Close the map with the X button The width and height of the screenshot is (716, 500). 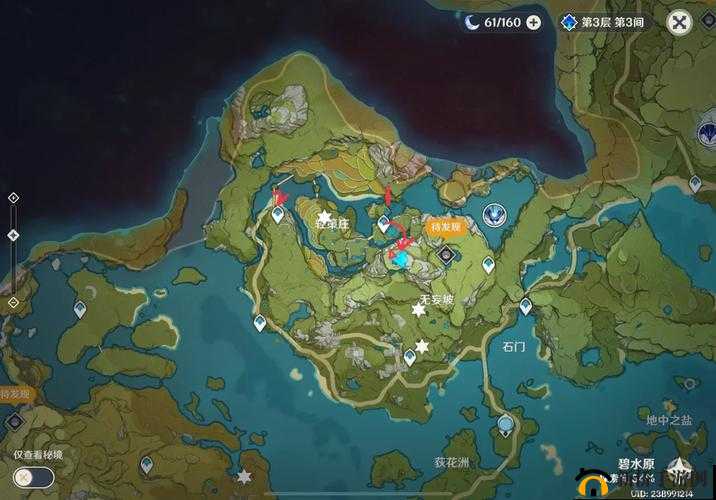[680, 22]
